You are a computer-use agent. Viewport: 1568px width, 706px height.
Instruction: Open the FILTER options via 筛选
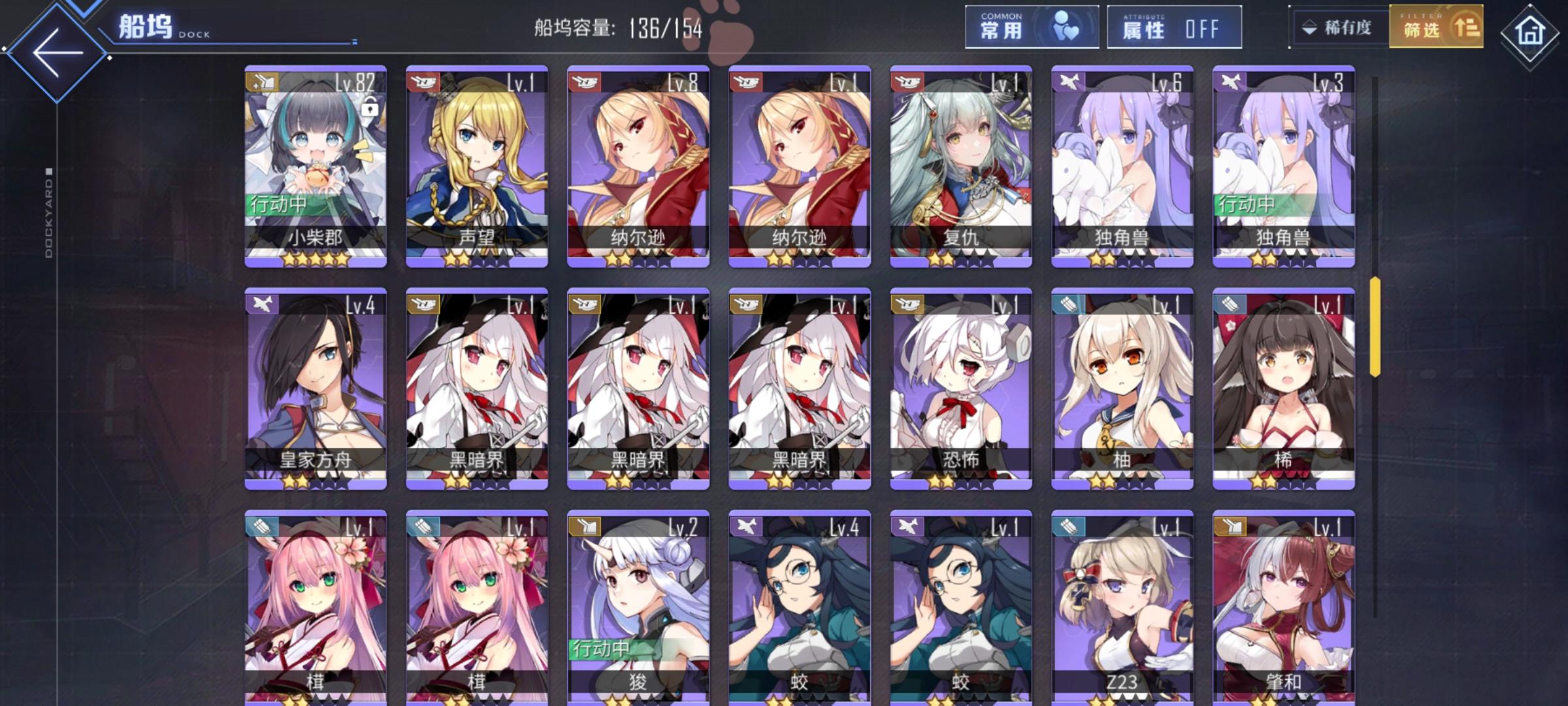pyautogui.click(x=1435, y=27)
